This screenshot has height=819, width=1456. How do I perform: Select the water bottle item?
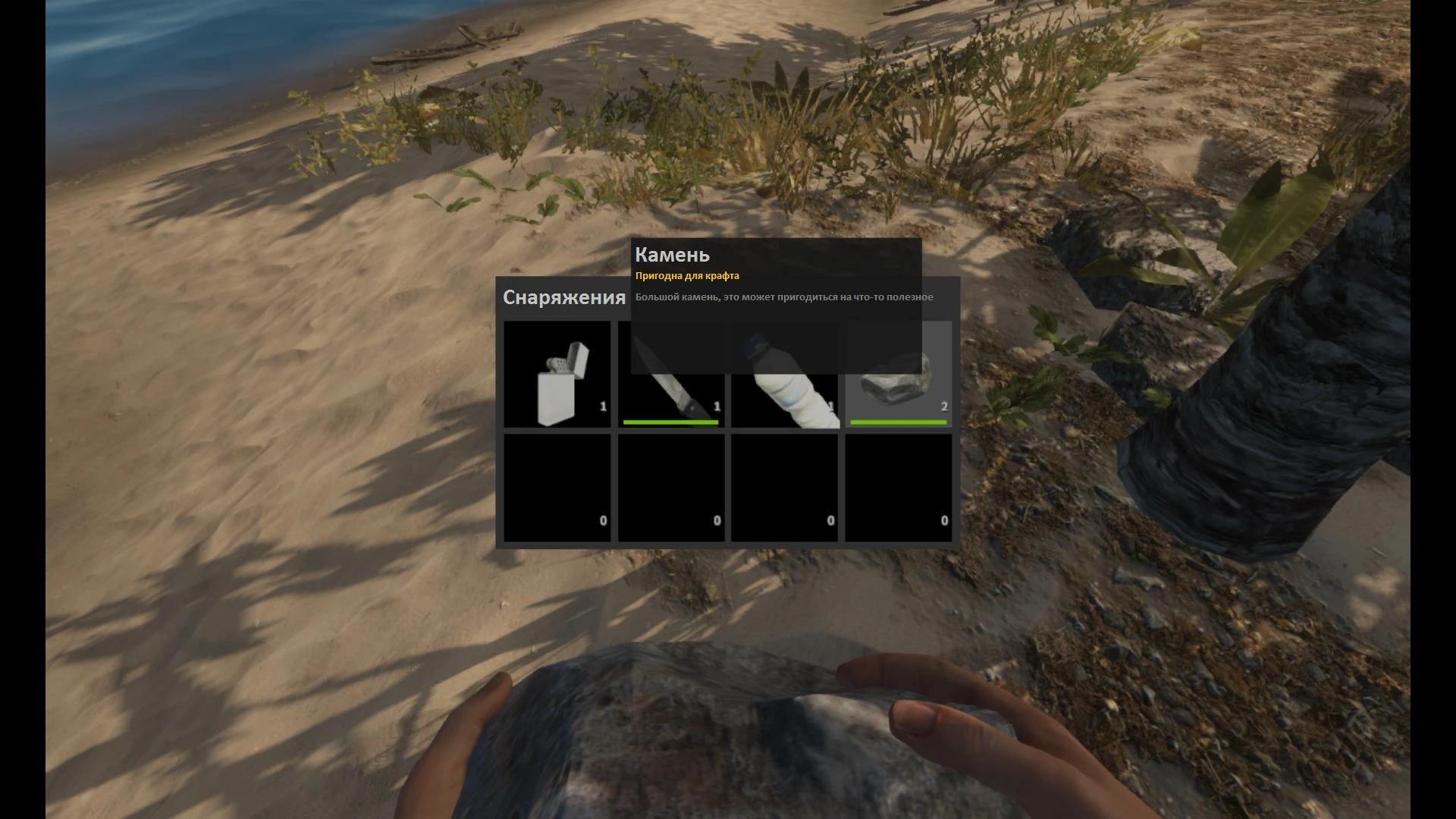785,375
